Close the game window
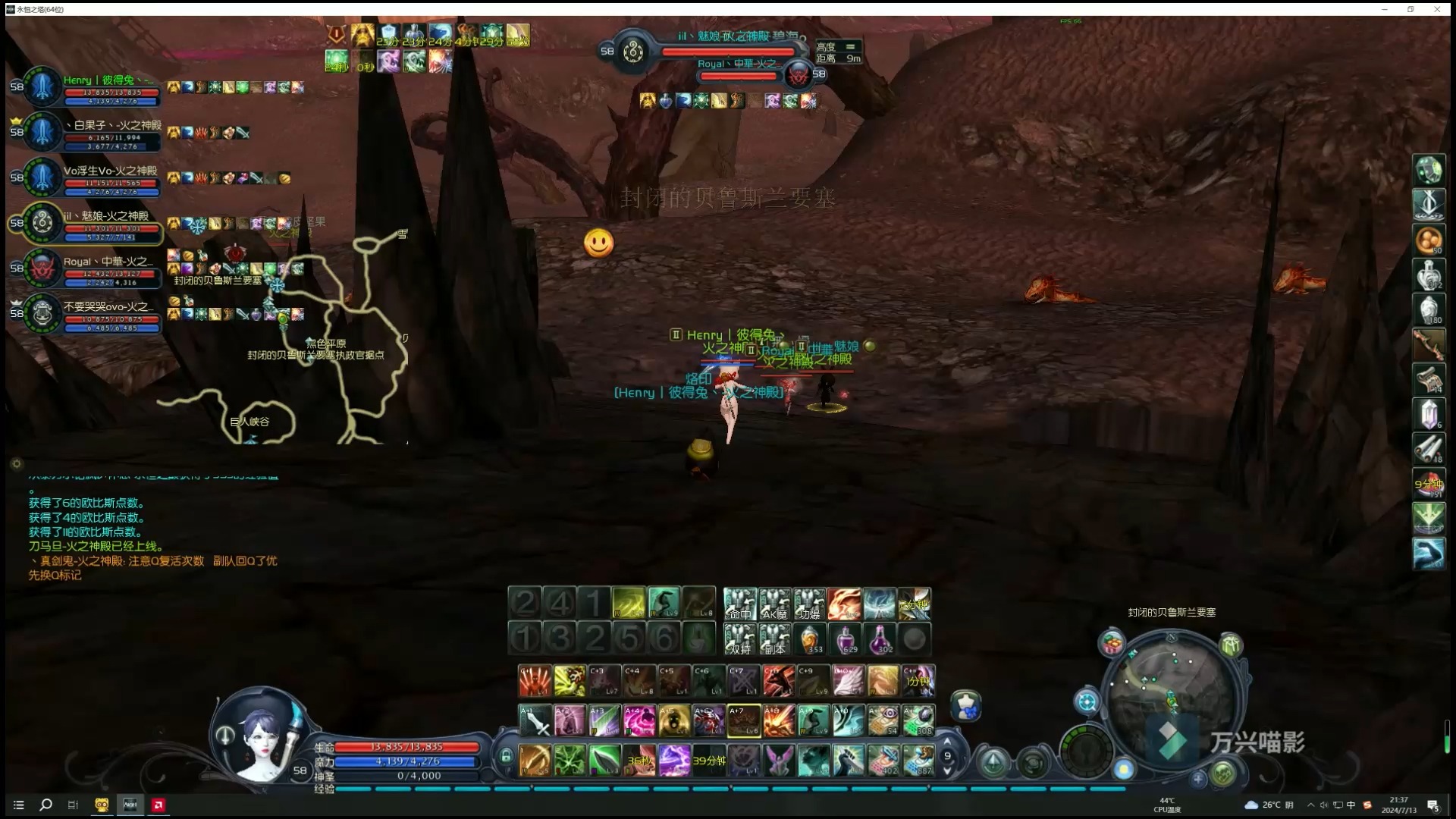The image size is (1456, 819). click(1437, 9)
